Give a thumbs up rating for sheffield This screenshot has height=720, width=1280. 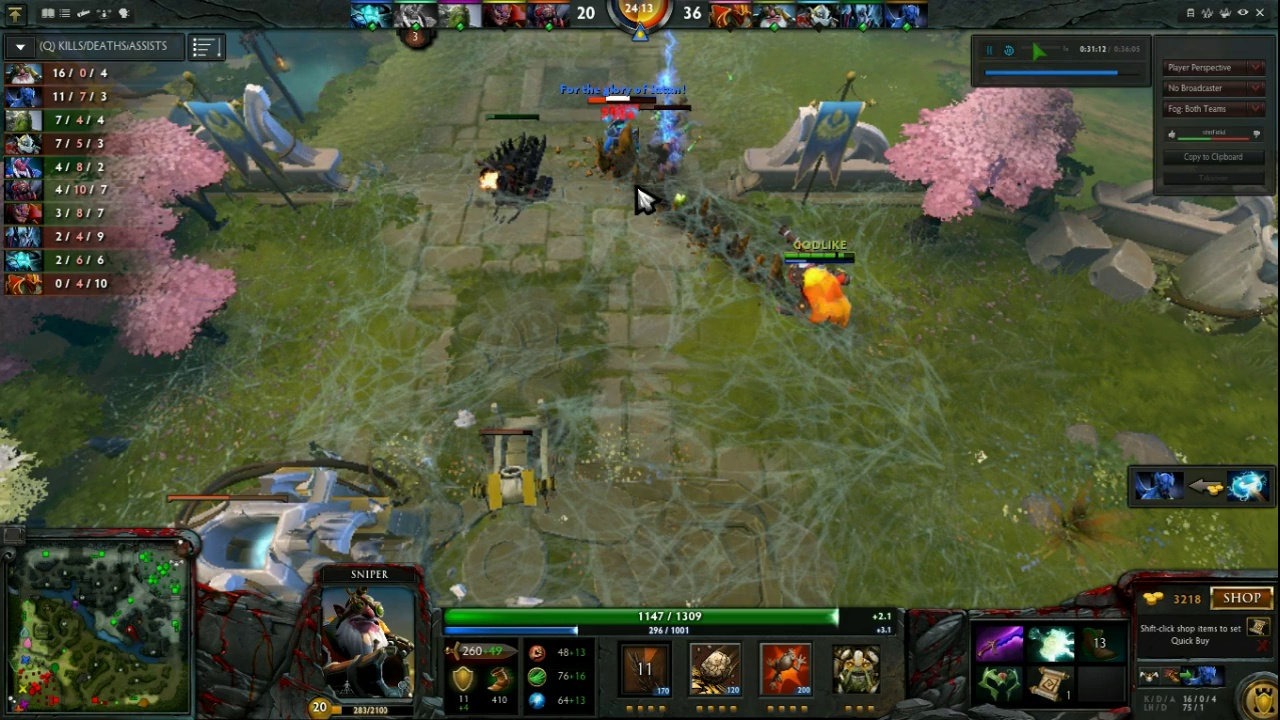click(x=1172, y=135)
